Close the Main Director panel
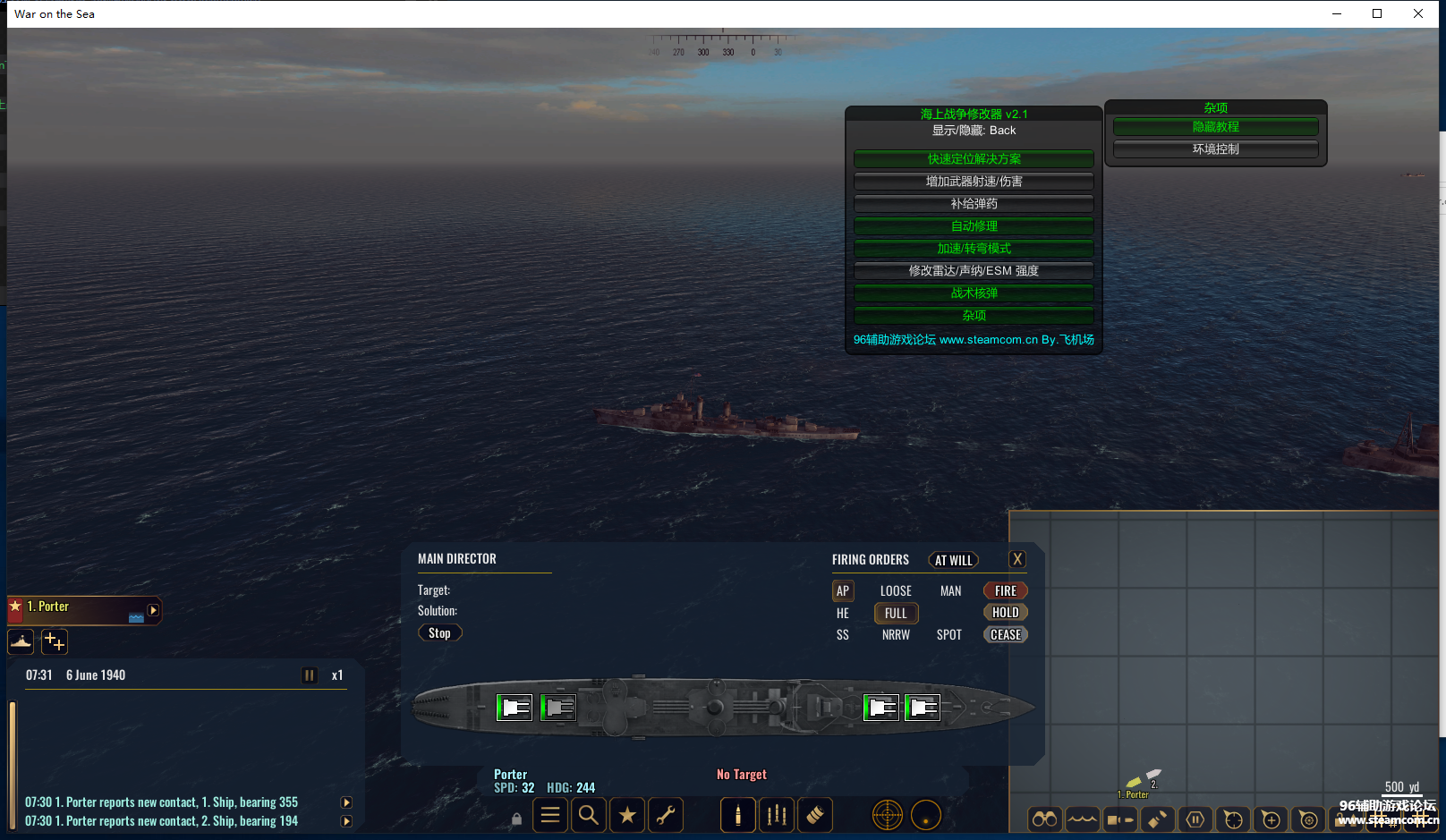Viewport: 1446px width, 840px height. pyautogui.click(x=1017, y=559)
